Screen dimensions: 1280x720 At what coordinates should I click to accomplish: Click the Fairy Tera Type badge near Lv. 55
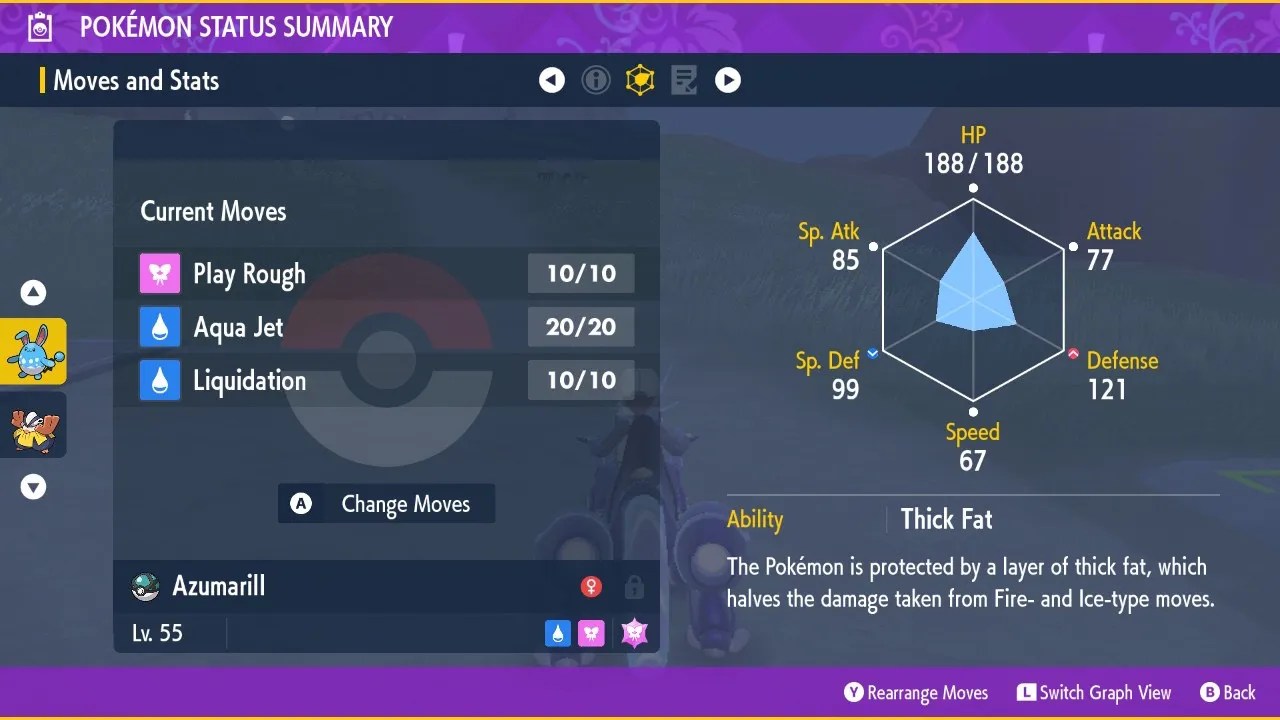(x=633, y=633)
